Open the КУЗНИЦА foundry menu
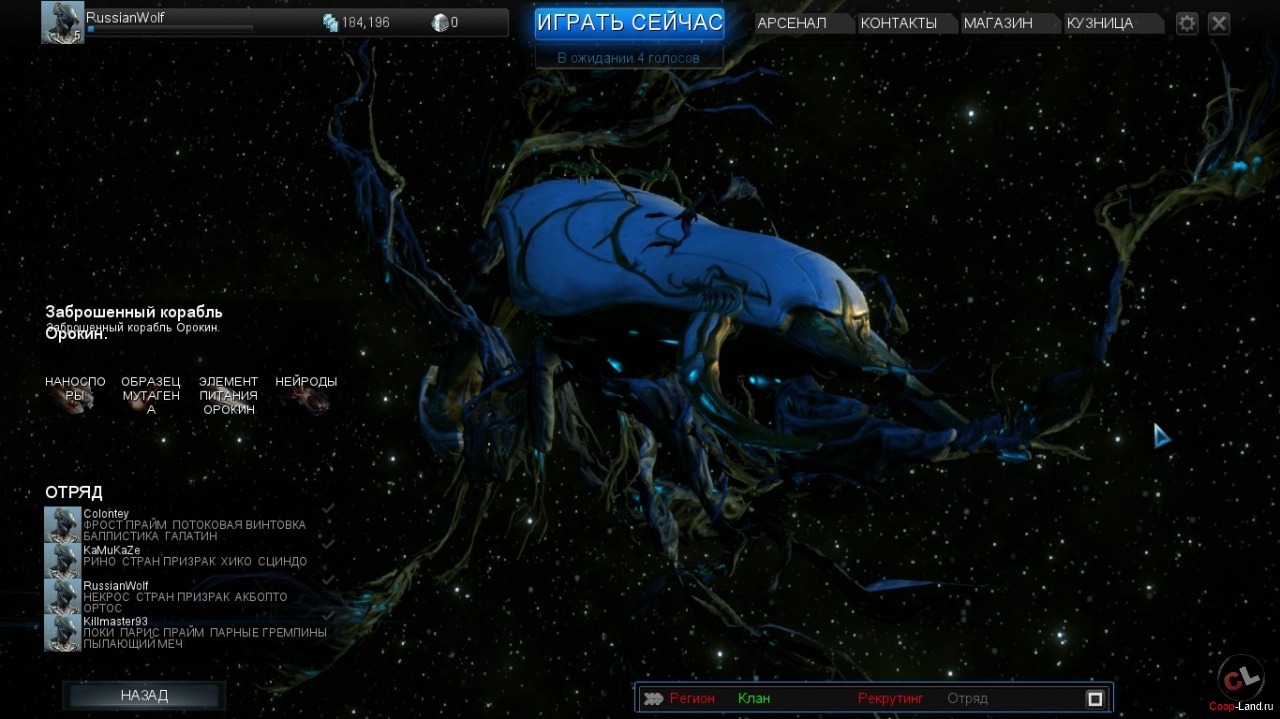Viewport: 1280px width, 719px height. [x=1100, y=23]
